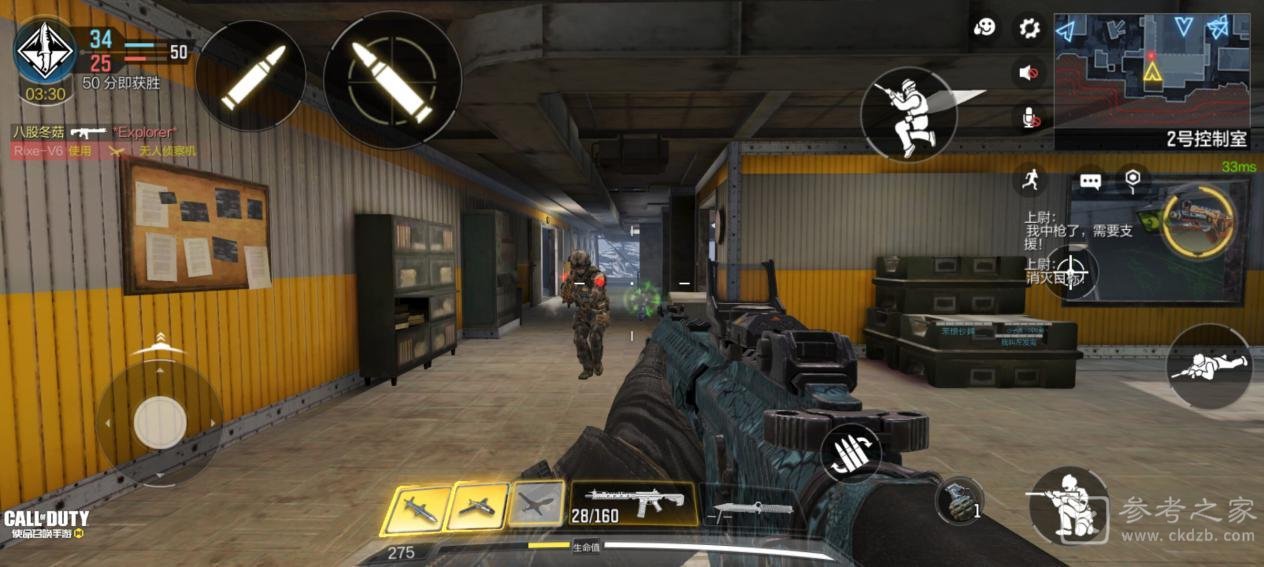Screen dimensions: 1264x567
Task: Tap the prone soldier button
Action: pyautogui.click(x=1208, y=366)
